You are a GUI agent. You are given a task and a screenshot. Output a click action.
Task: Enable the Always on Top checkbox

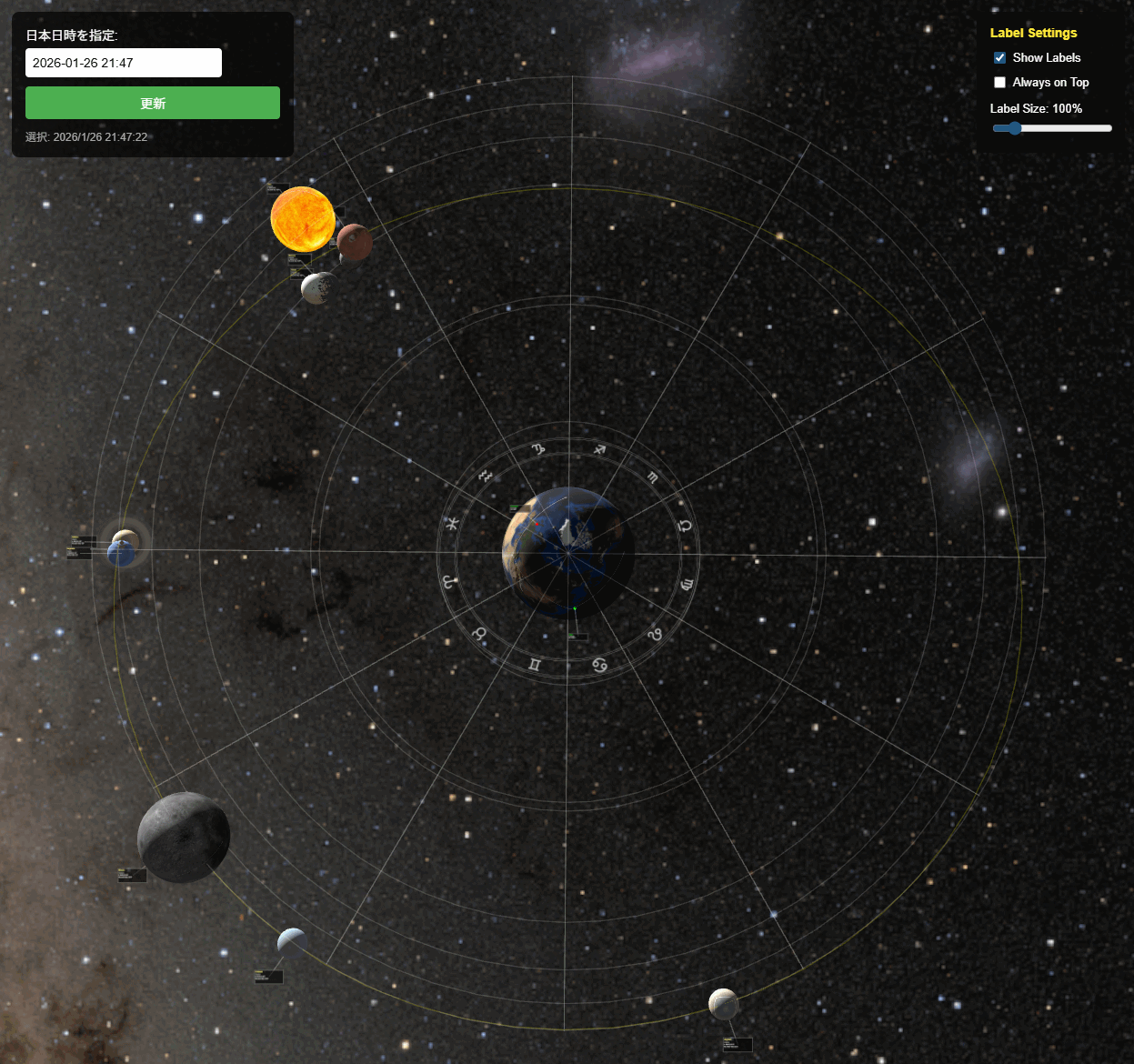pos(1000,82)
